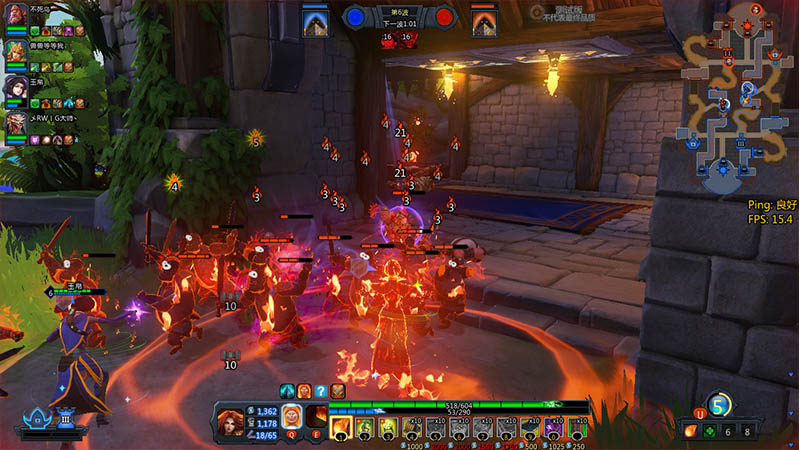The image size is (800, 450).
Task: Select the green clover trait icon
Action: click(x=710, y=431)
